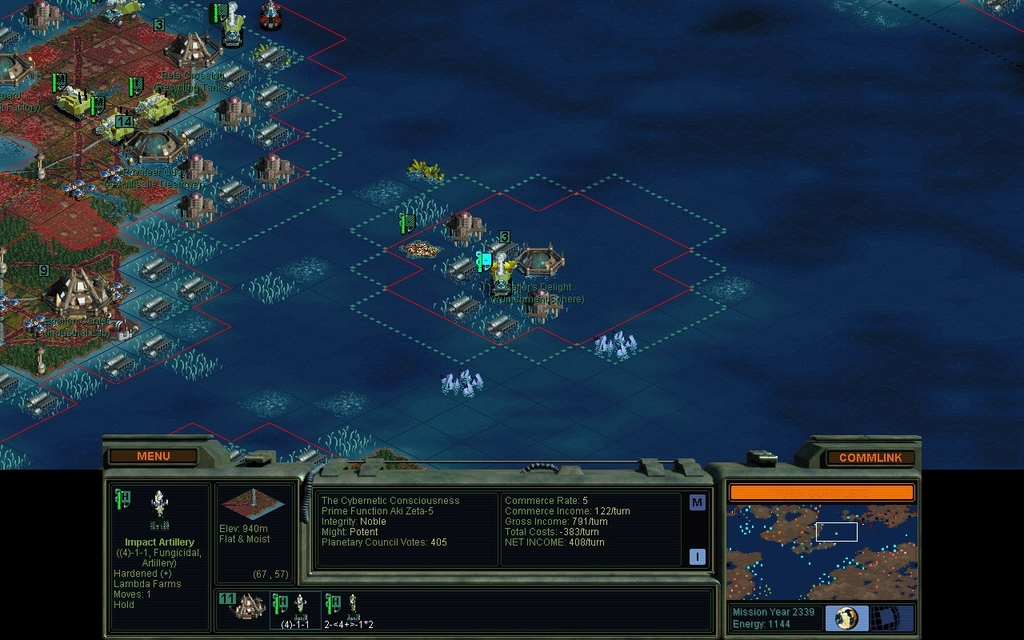This screenshot has width=1024, height=640.
Task: Click the world minimap
Action: [821, 551]
